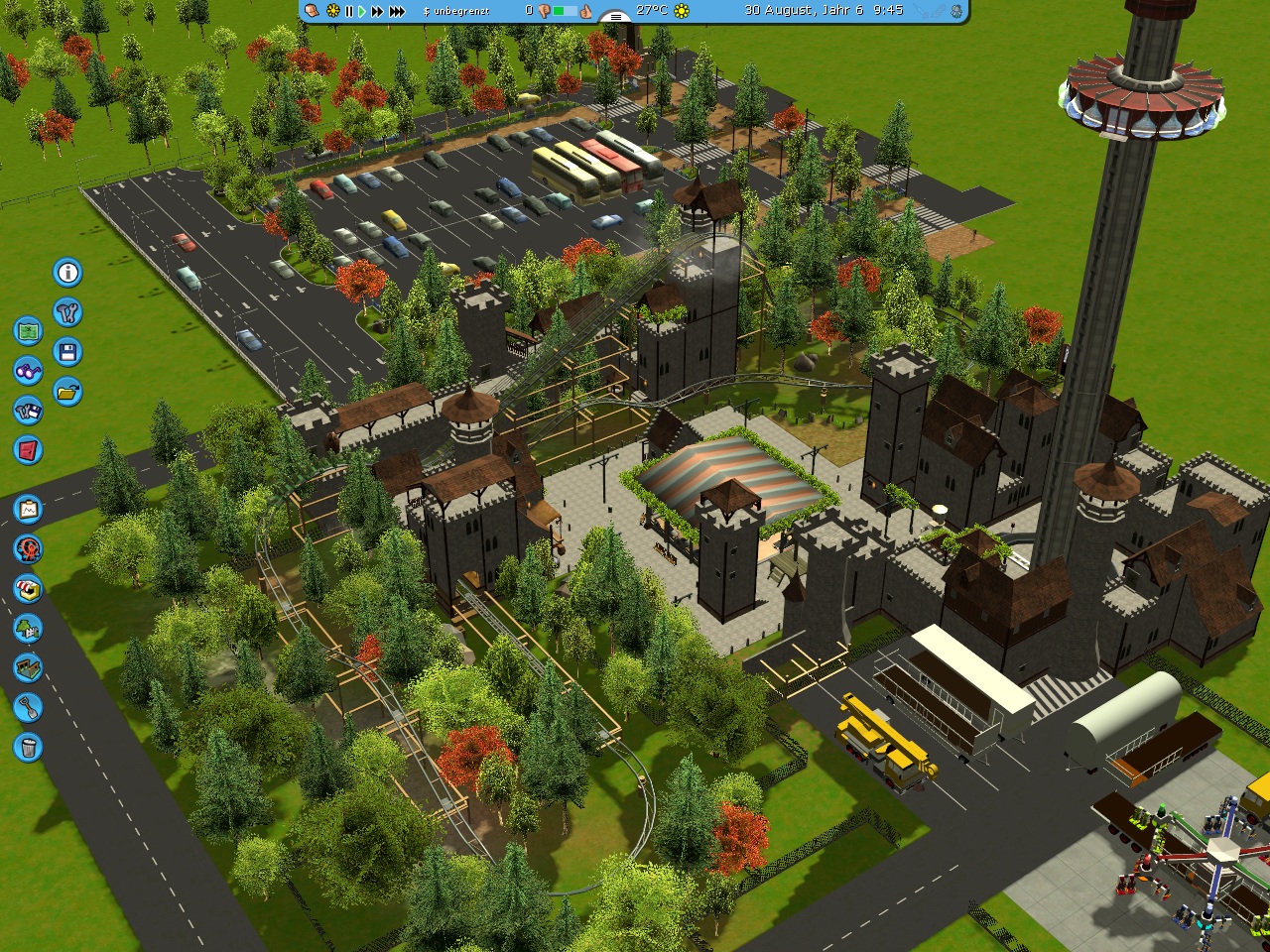This screenshot has height=952, width=1270.
Task: Set game speed to double fast-forward
Action: click(x=377, y=11)
